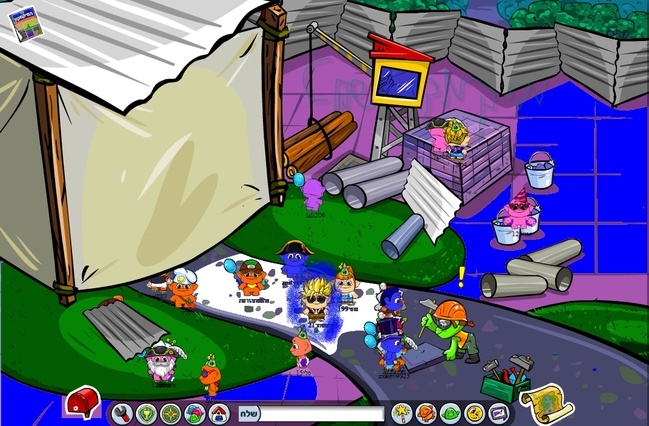Open the wrench settings button
Viewport: 649px width, 426px height.
click(x=123, y=412)
